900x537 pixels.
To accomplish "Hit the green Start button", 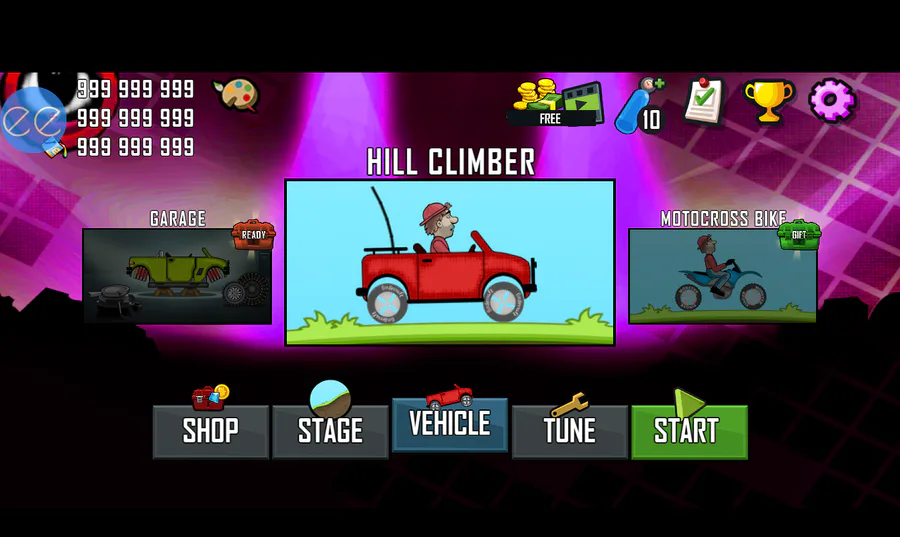I will pyautogui.click(x=689, y=431).
